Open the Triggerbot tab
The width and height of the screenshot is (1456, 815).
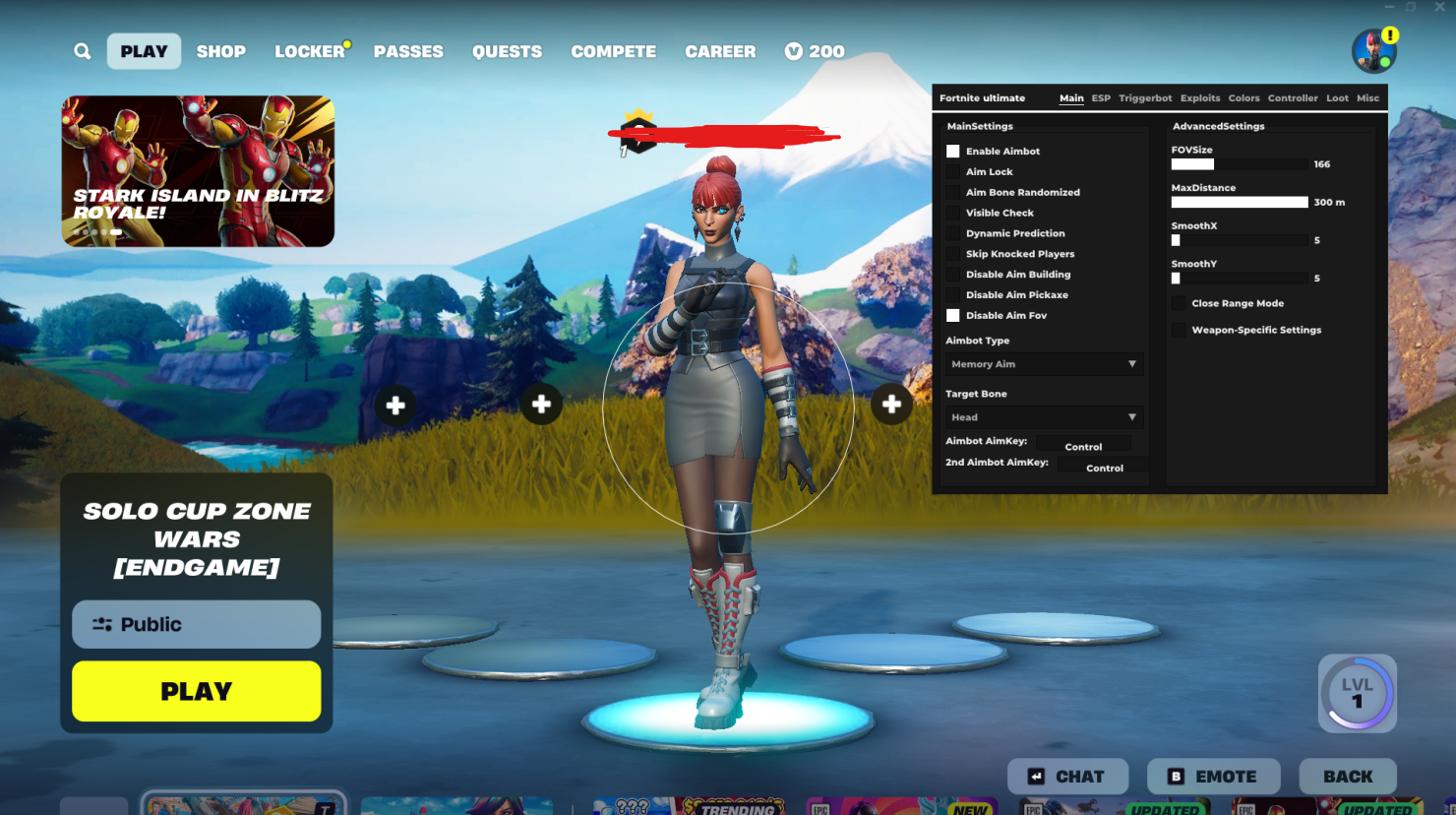point(1144,97)
